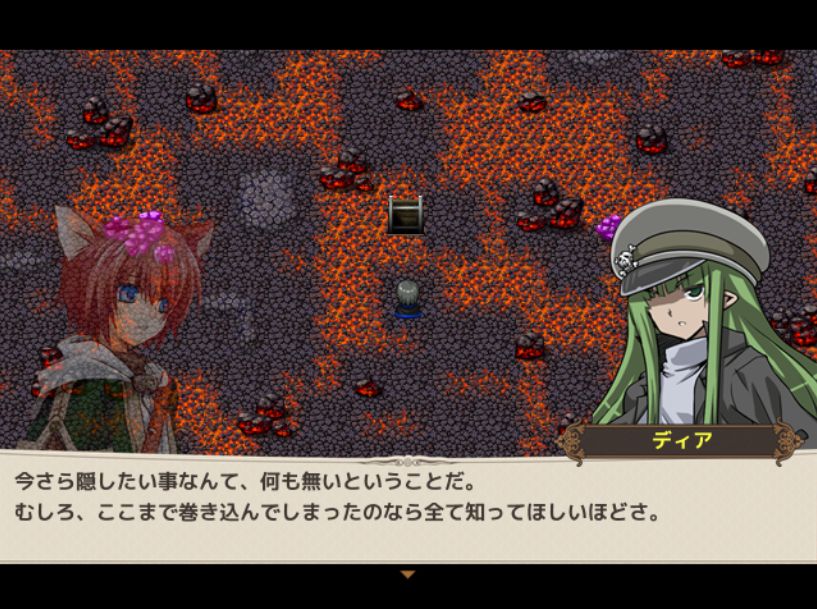
Task: Click the orange dialogue continue arrow
Action: 407,574
